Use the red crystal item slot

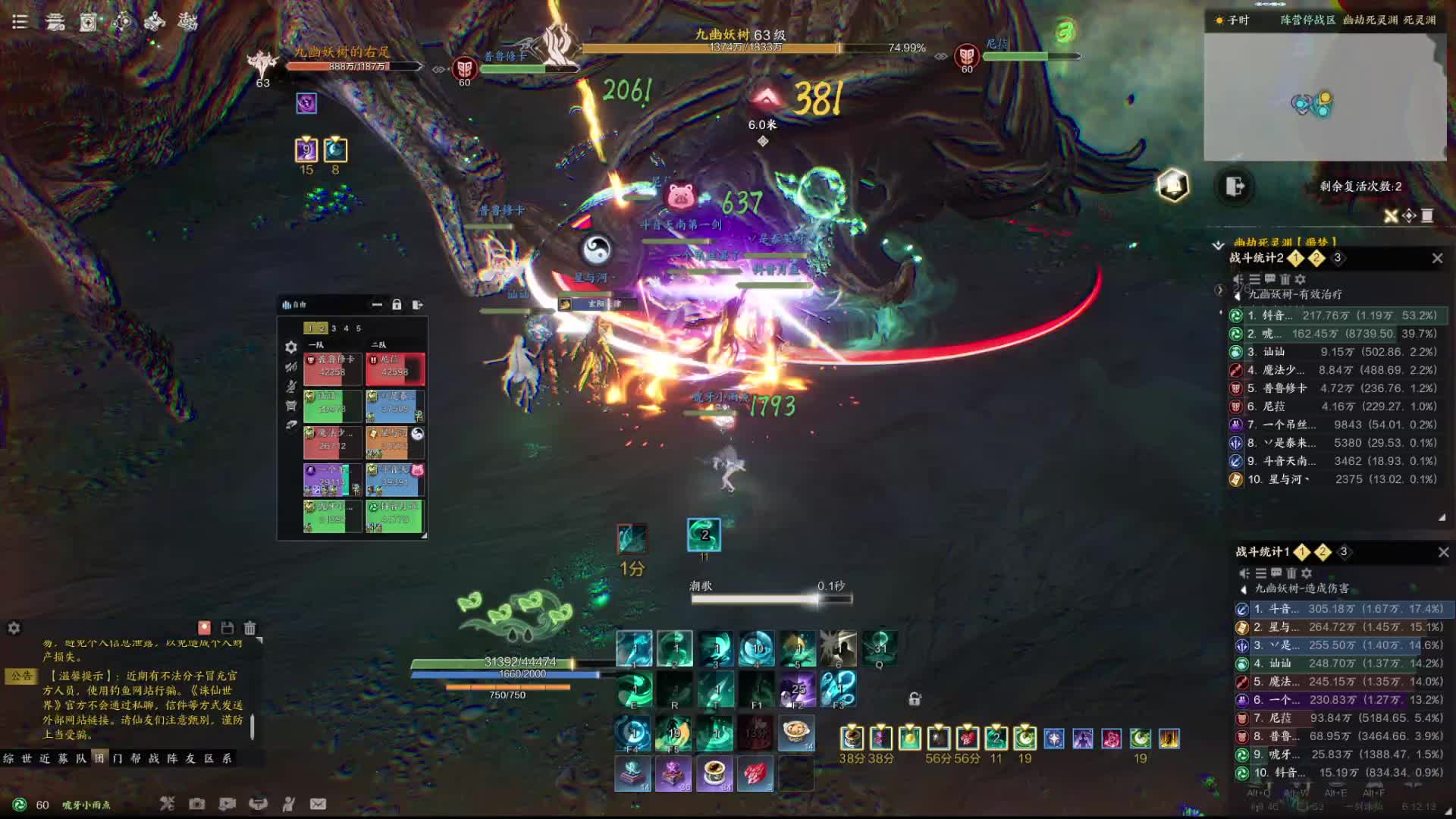coord(755,773)
